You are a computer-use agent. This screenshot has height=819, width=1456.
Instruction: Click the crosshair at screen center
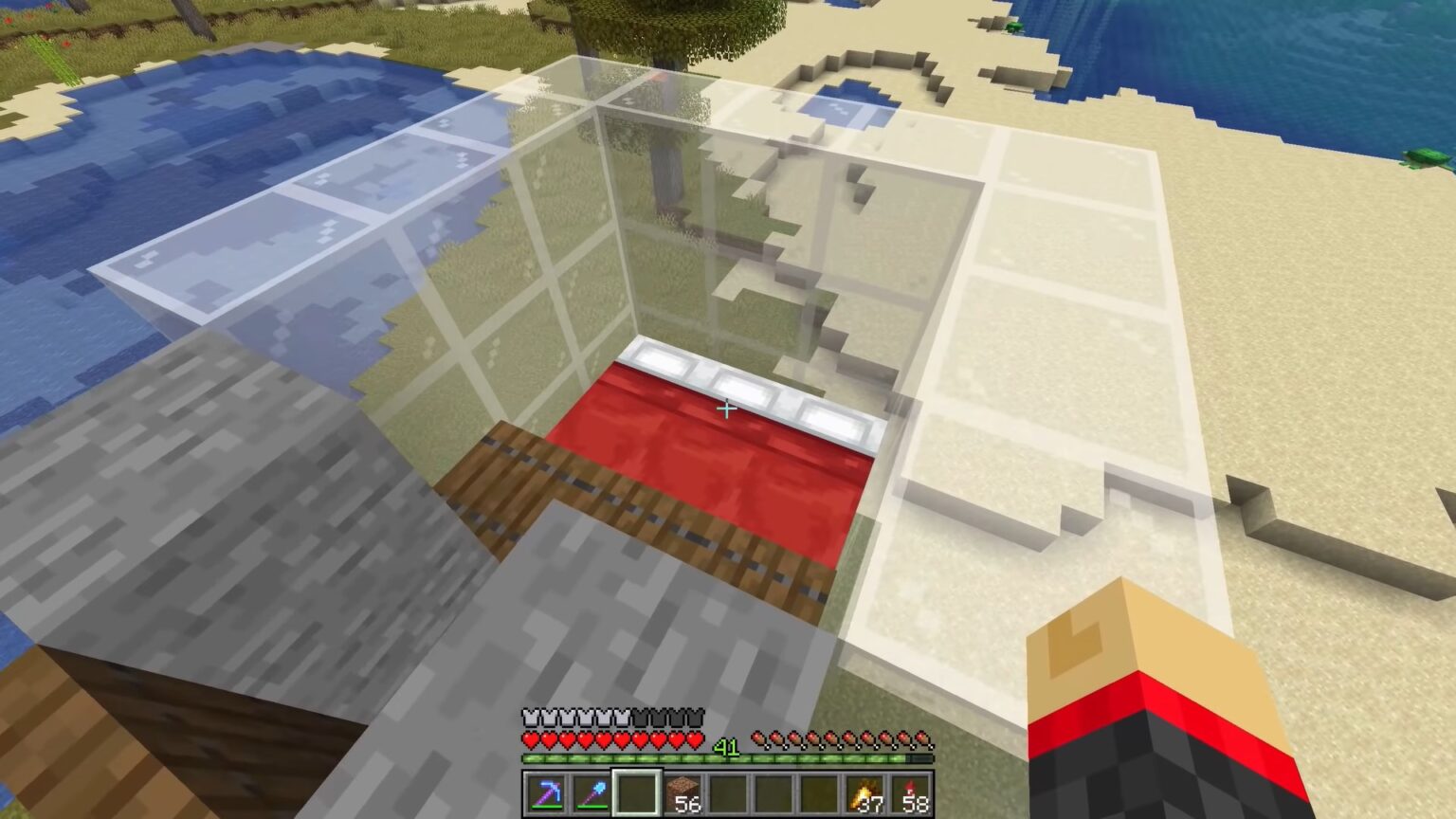(x=726, y=409)
